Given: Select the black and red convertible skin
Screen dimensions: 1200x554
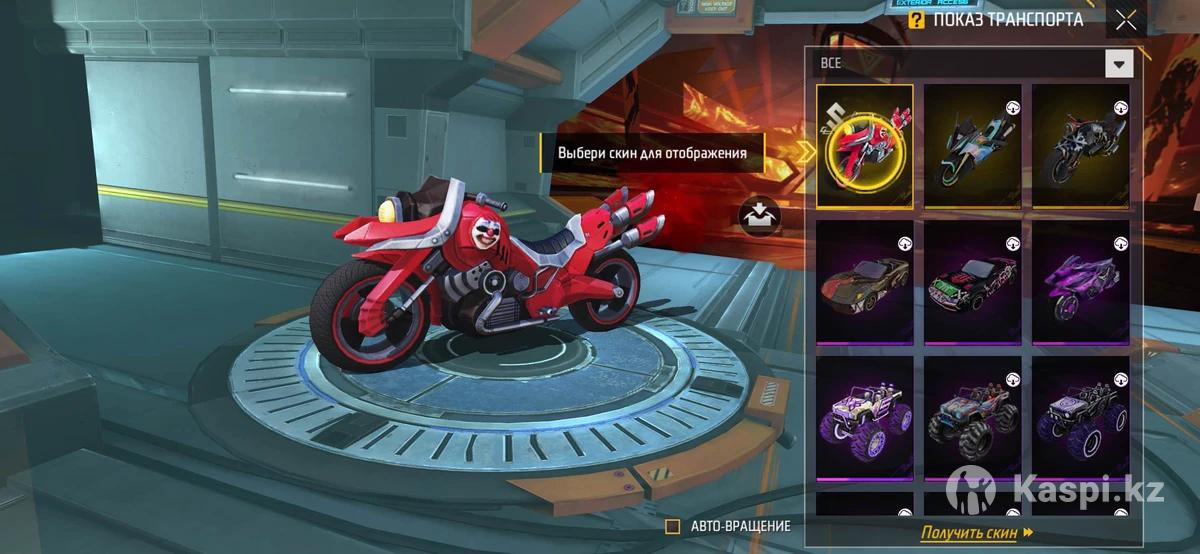Looking at the screenshot, I should click(x=865, y=283).
